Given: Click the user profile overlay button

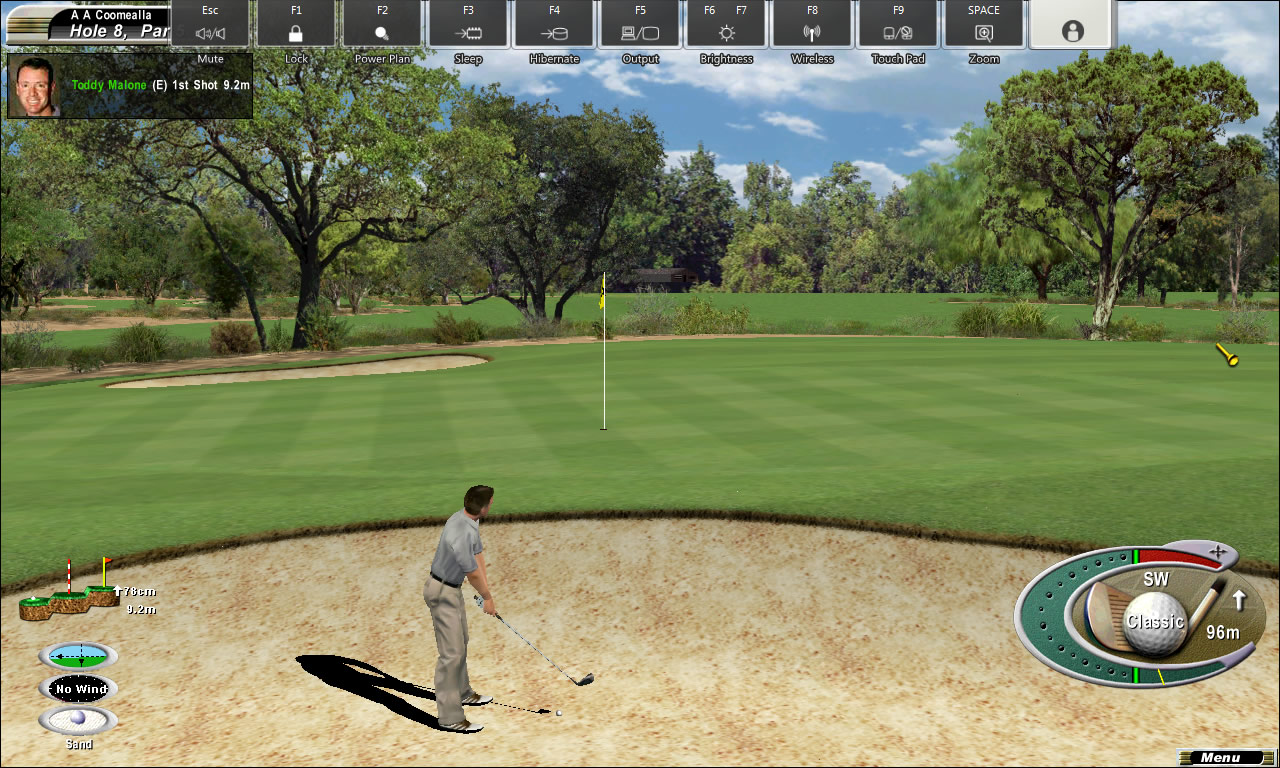Looking at the screenshot, I should [1073, 24].
